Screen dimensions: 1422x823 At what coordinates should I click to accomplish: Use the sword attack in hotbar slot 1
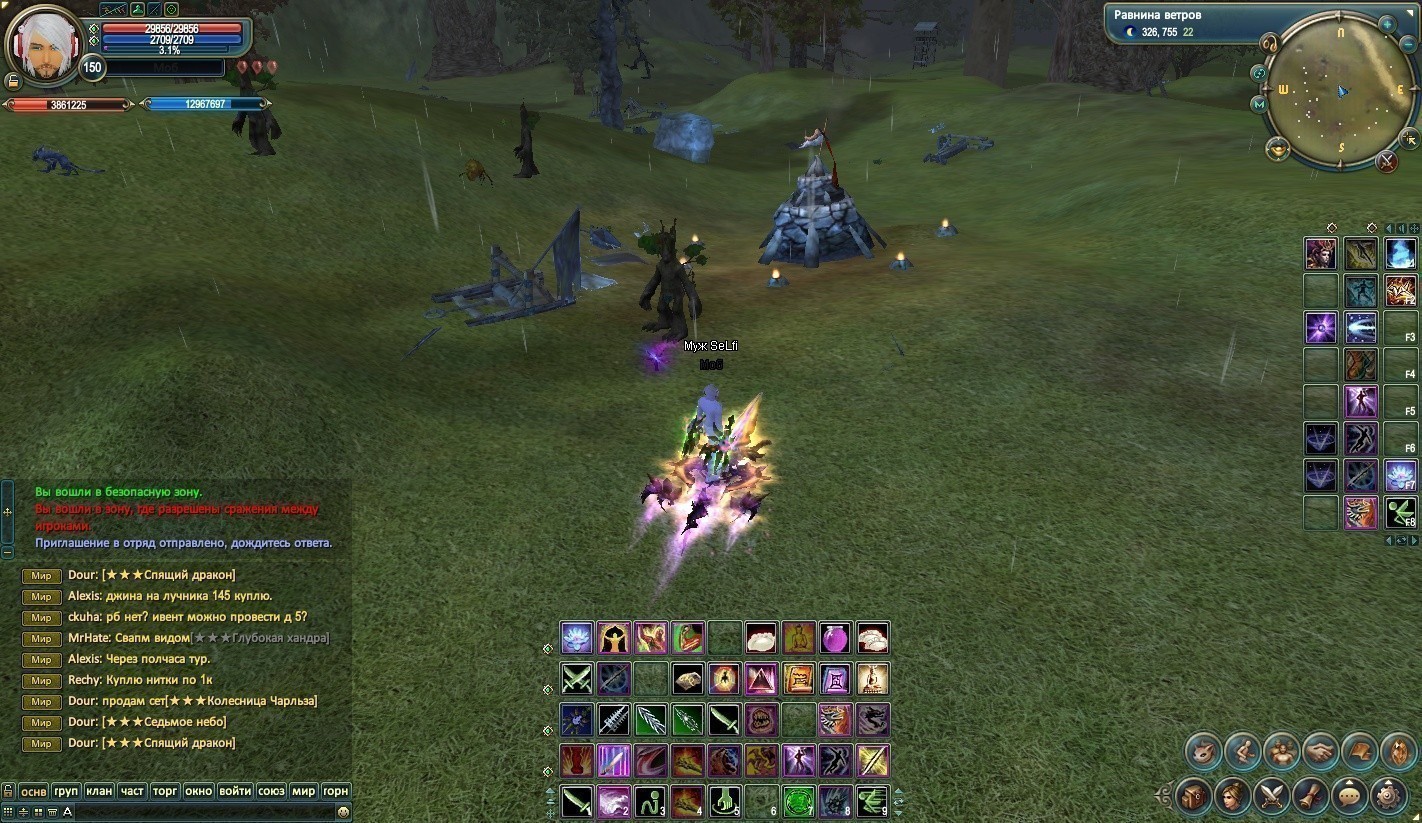coord(577,801)
